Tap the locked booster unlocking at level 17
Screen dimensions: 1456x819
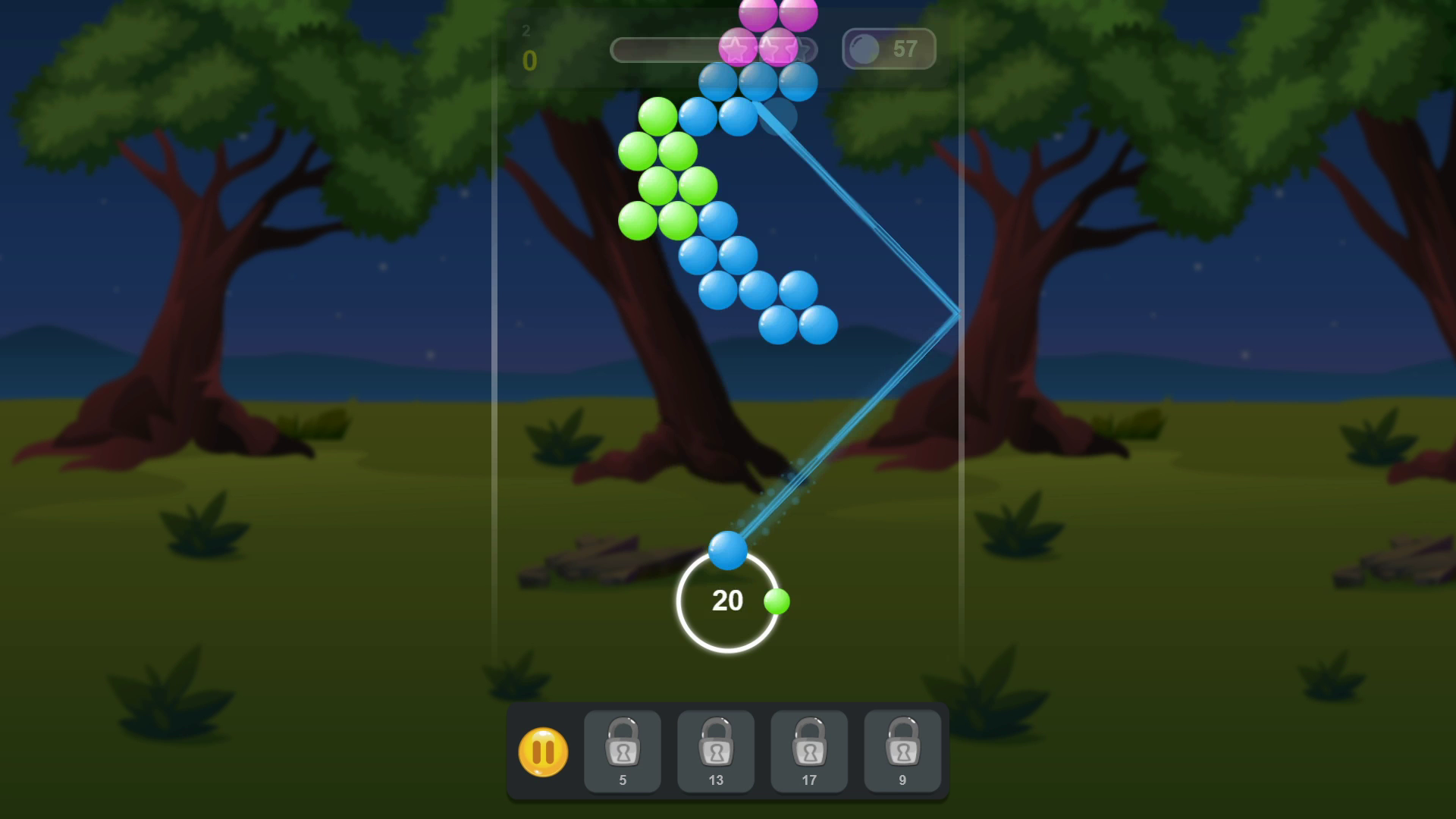coord(809,751)
